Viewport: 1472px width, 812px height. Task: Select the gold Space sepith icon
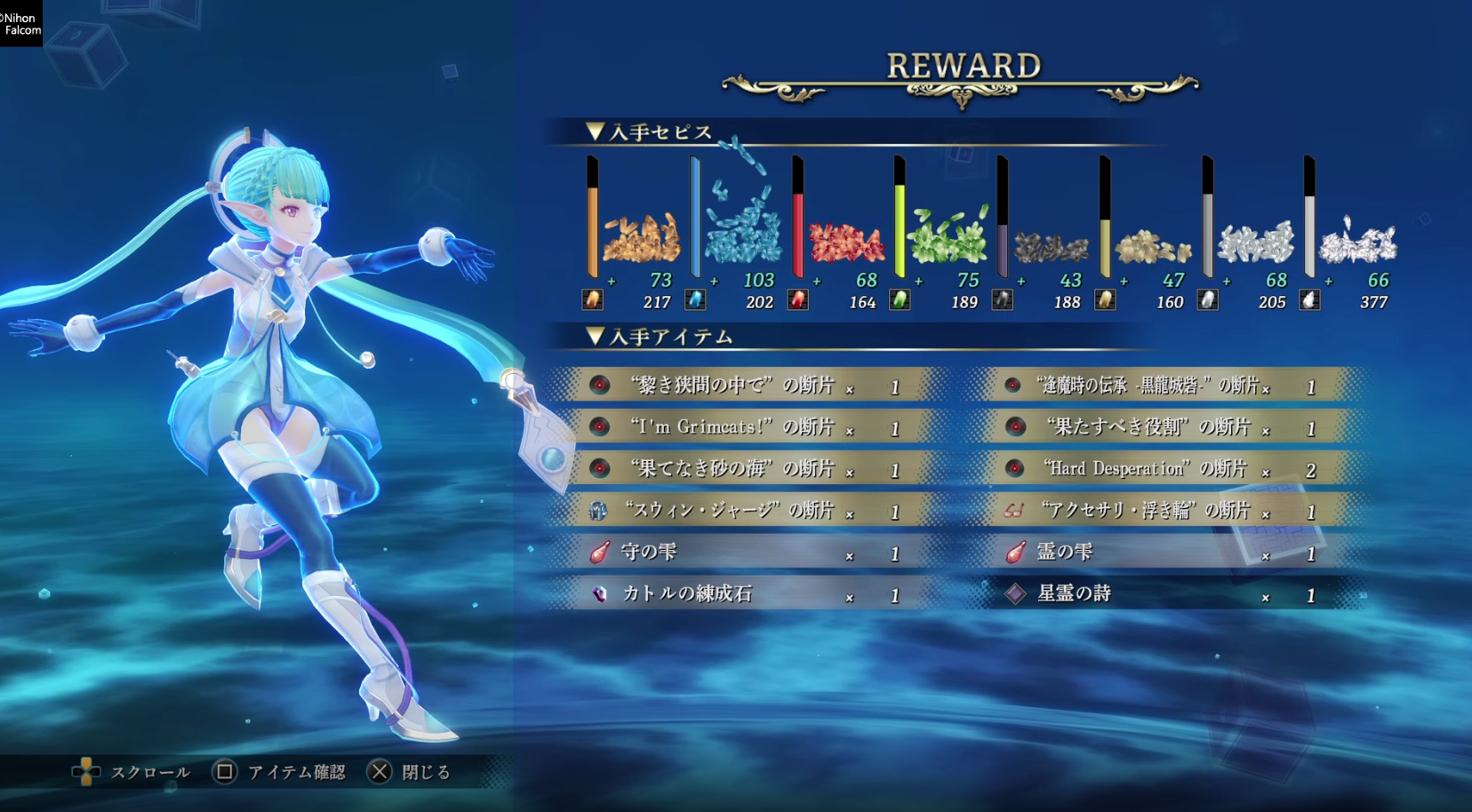click(x=1105, y=300)
